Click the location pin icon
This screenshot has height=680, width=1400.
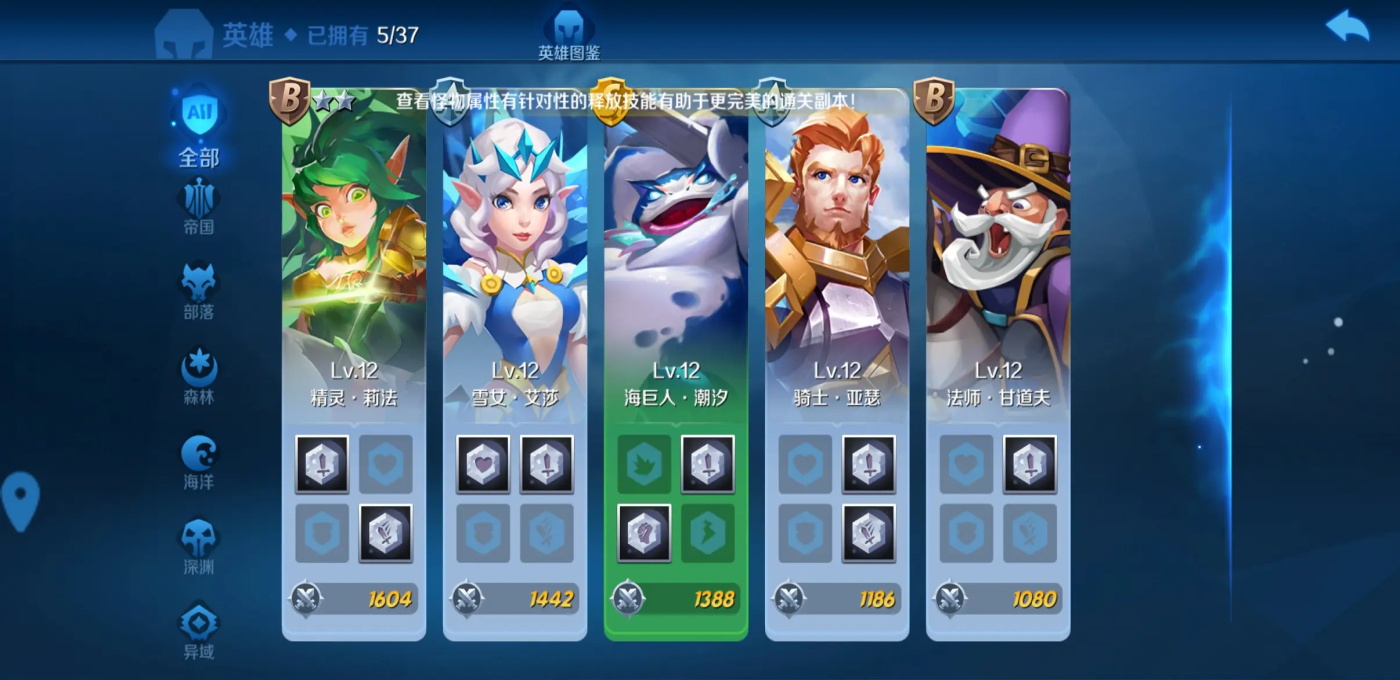tap(21, 500)
